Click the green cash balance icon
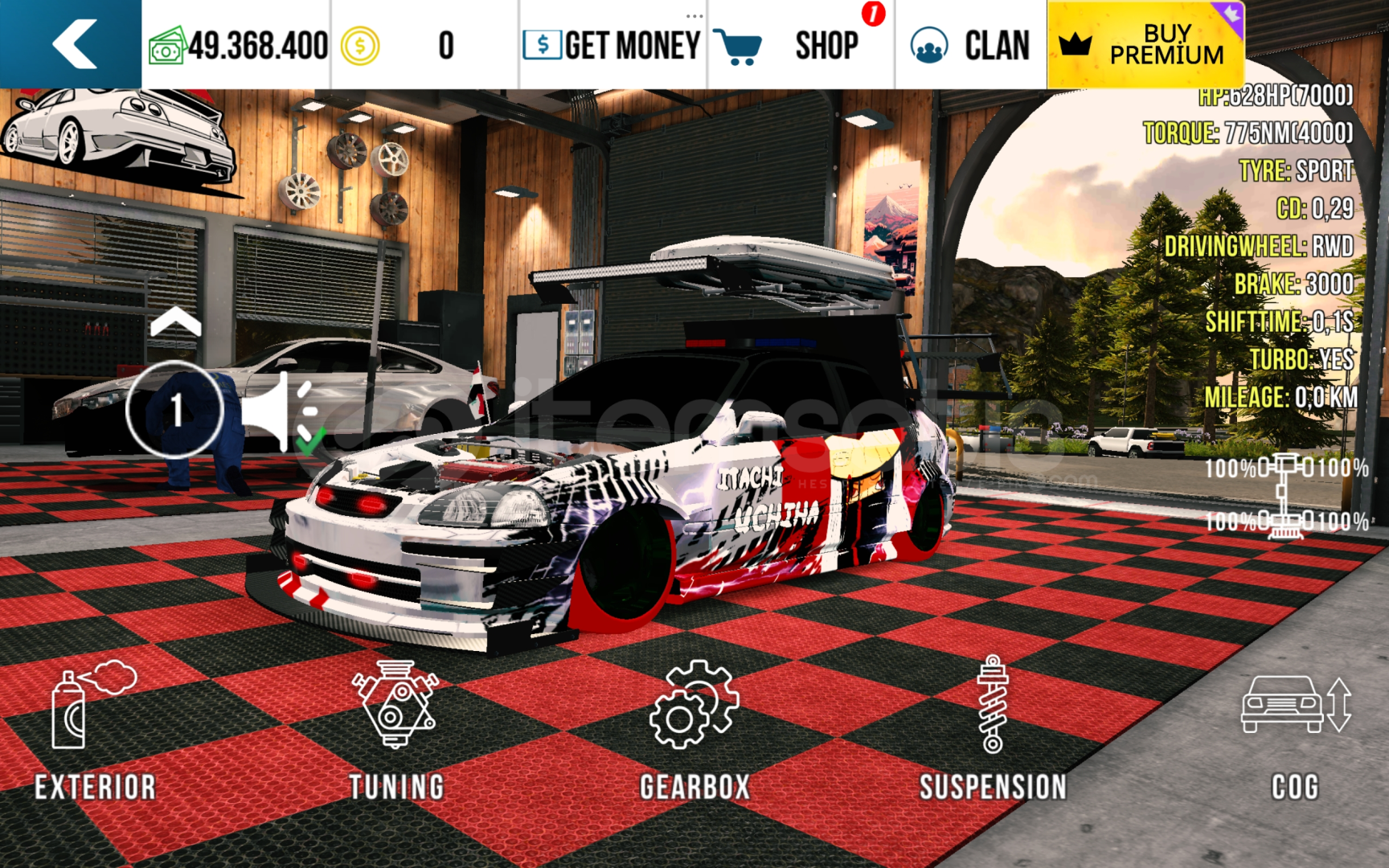The width and height of the screenshot is (1389, 868). 166,46
